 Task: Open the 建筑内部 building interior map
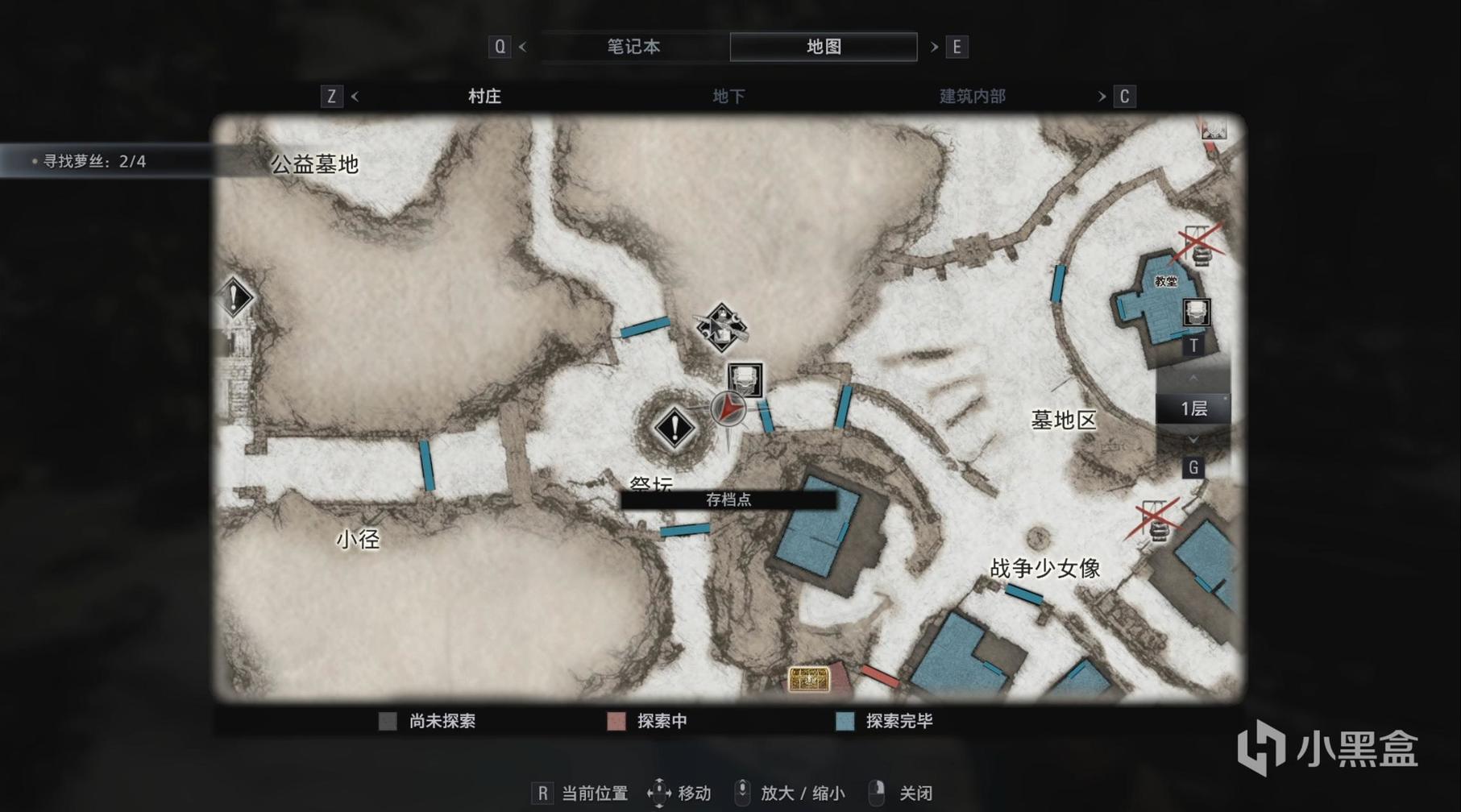[972, 97]
